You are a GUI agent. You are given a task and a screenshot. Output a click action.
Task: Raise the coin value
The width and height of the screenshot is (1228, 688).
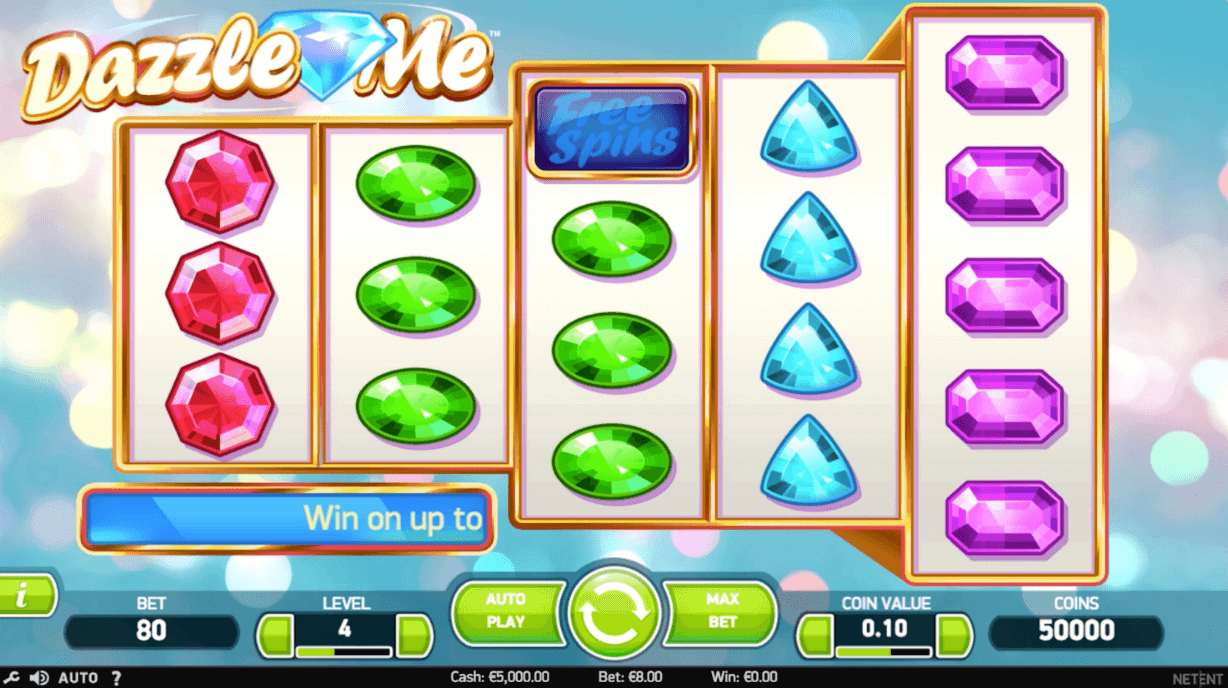point(954,635)
